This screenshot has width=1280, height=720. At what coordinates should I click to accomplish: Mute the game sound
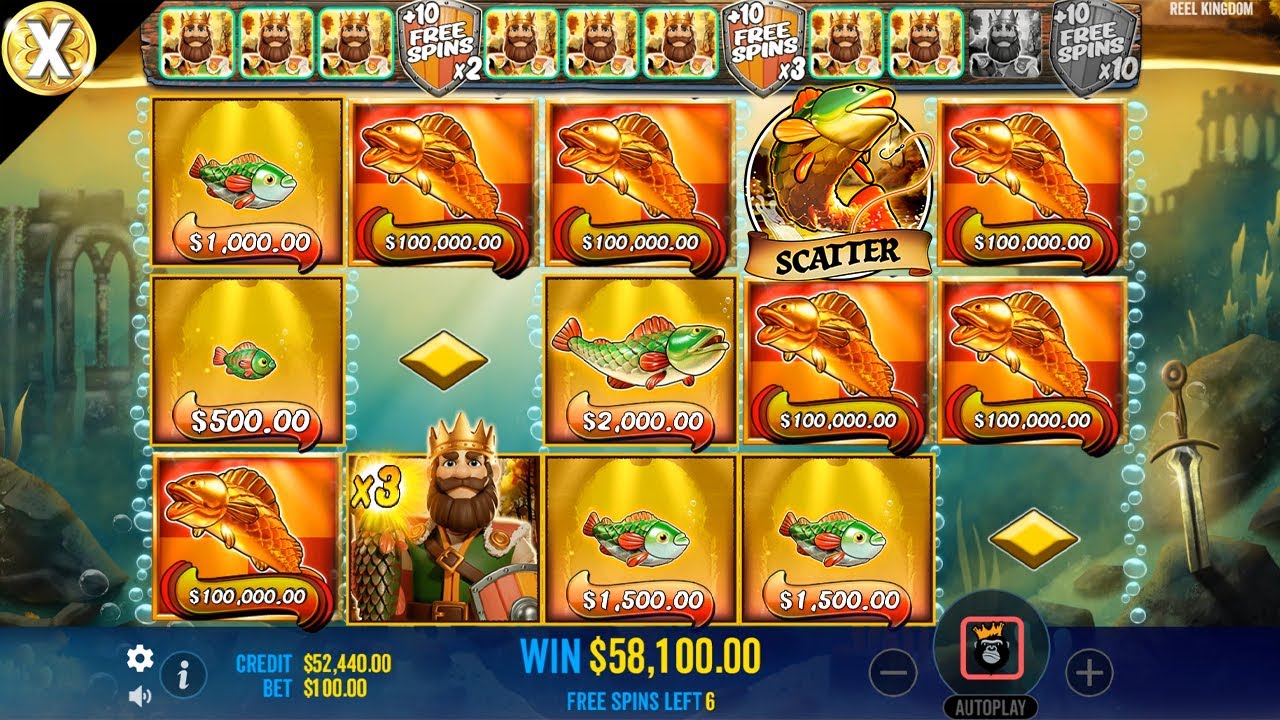point(140,694)
